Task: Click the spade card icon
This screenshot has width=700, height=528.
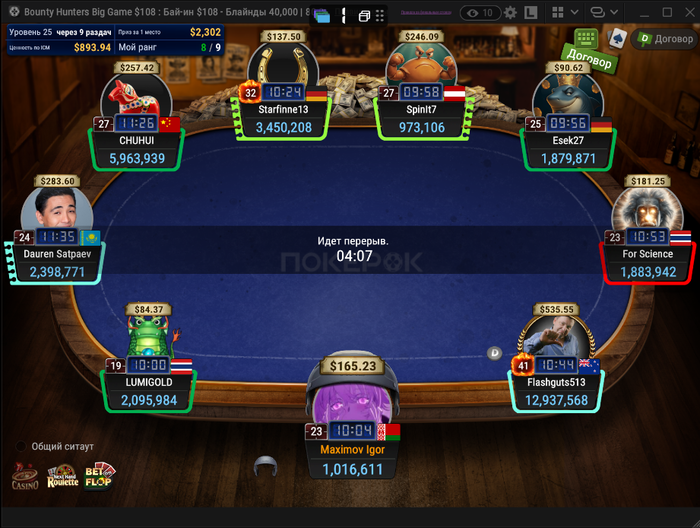Action: 619,39
